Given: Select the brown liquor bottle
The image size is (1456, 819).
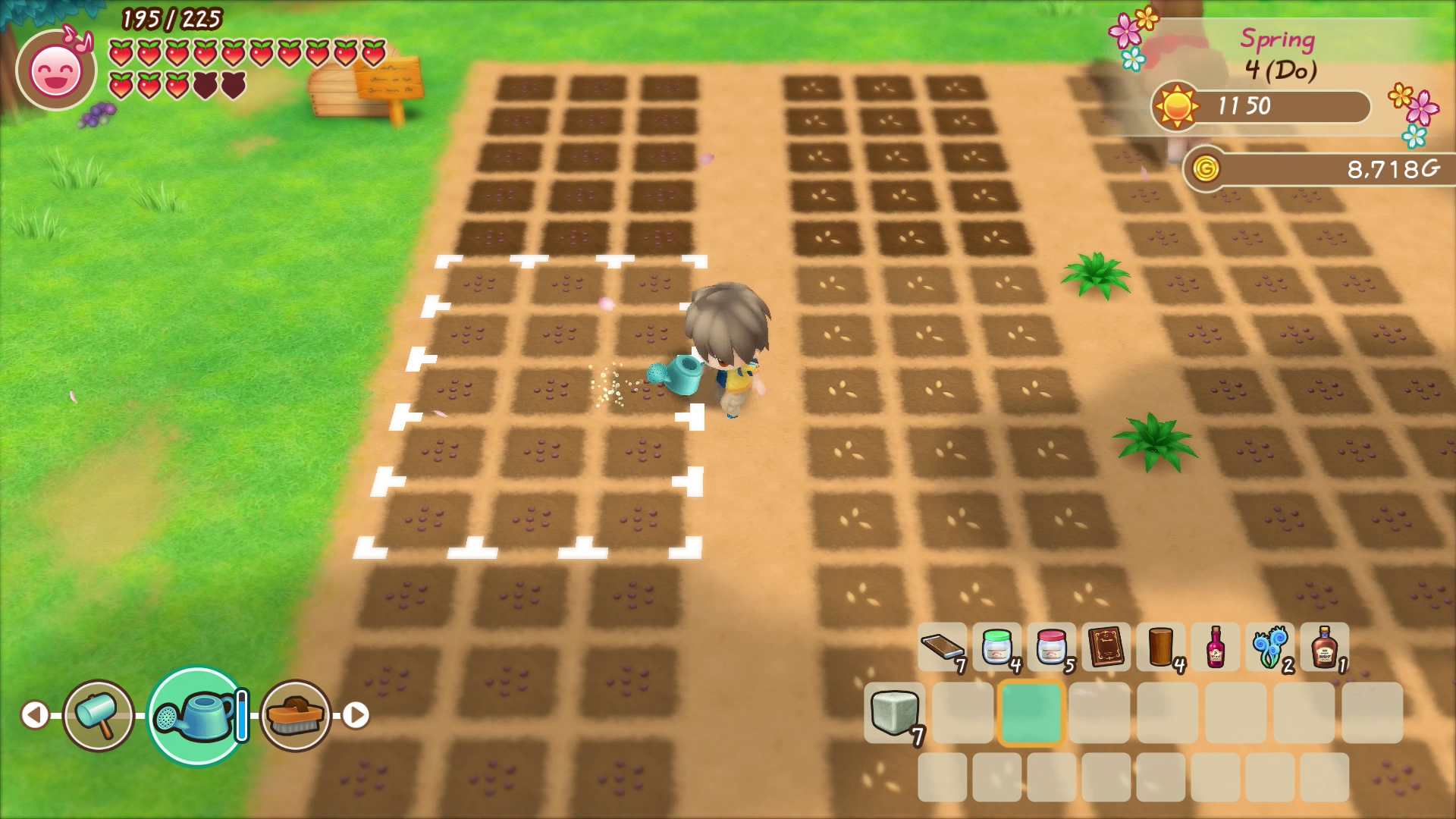Looking at the screenshot, I should (1324, 647).
